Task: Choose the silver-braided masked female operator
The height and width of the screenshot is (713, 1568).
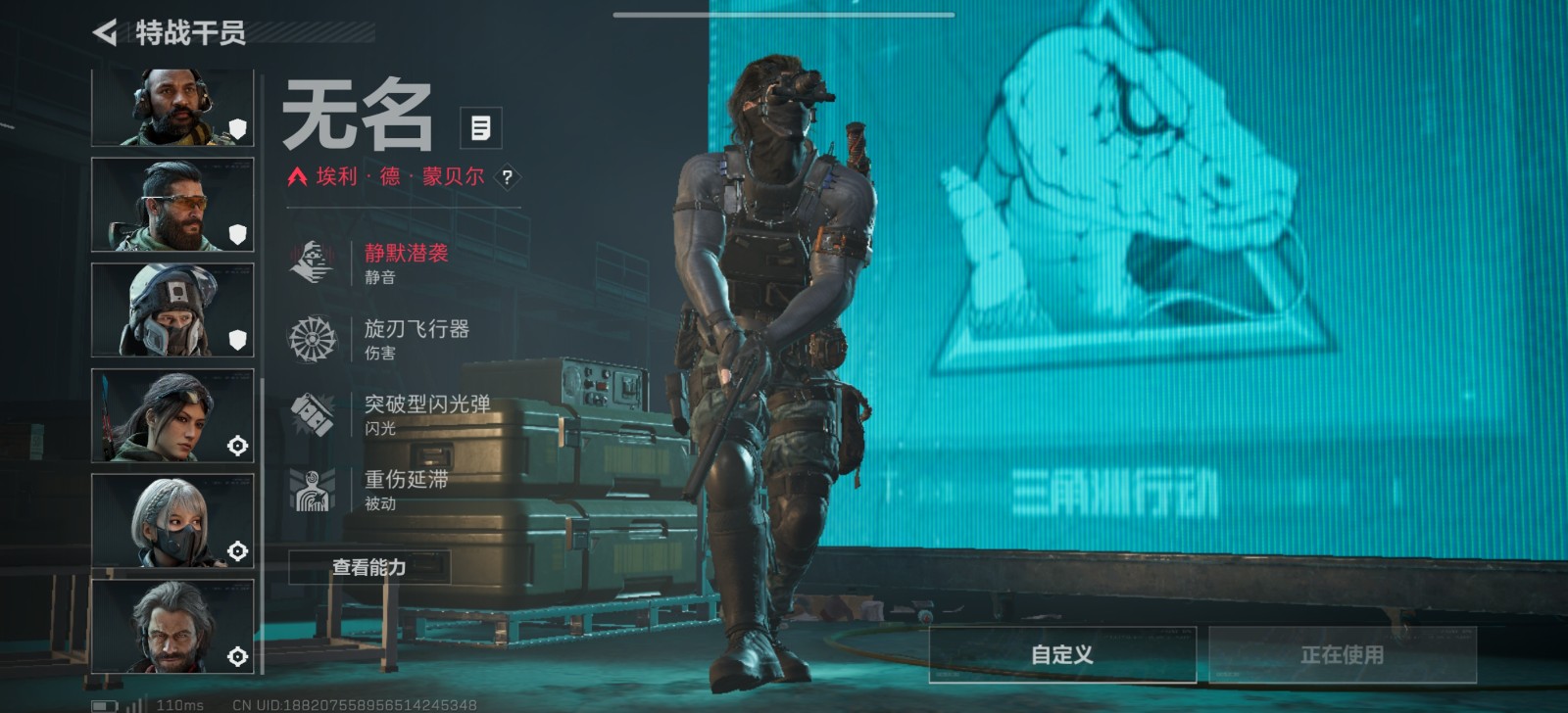Action: point(172,520)
